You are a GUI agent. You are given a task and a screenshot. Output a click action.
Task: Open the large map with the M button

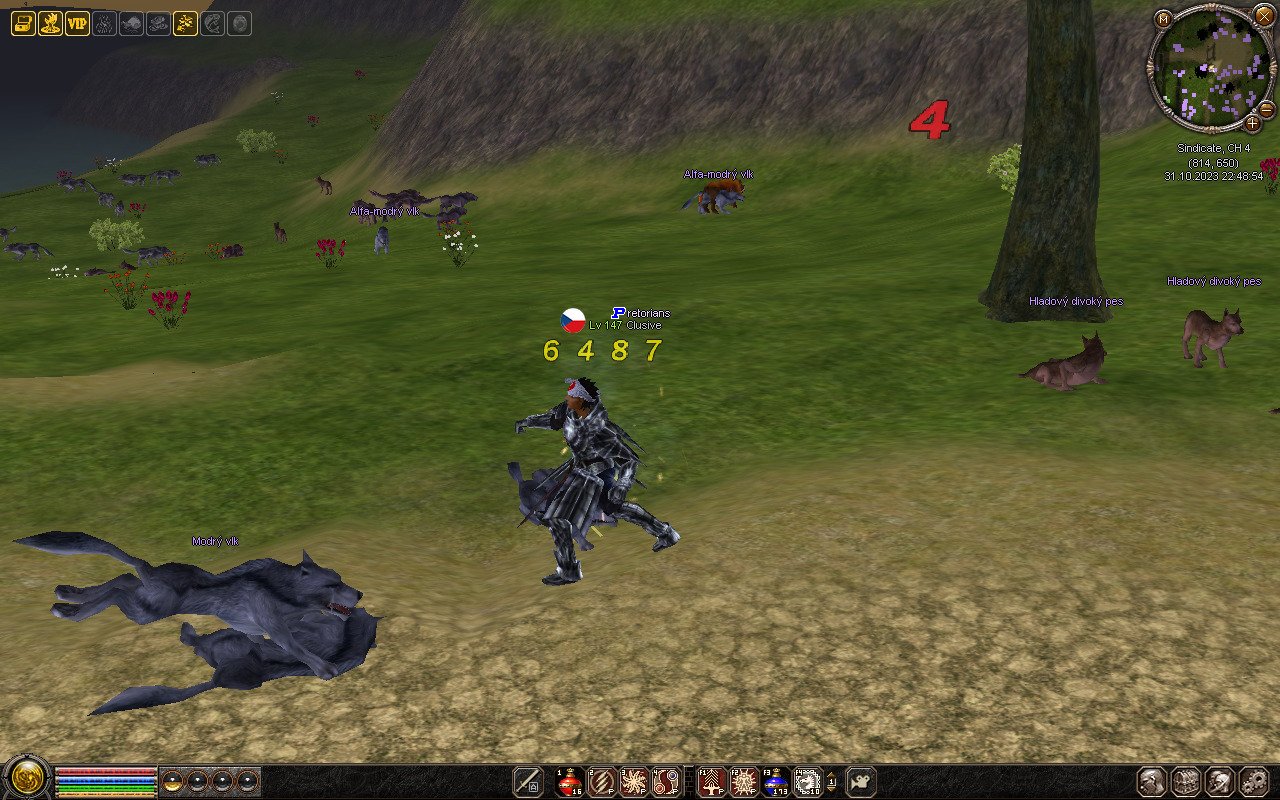coord(1163,18)
